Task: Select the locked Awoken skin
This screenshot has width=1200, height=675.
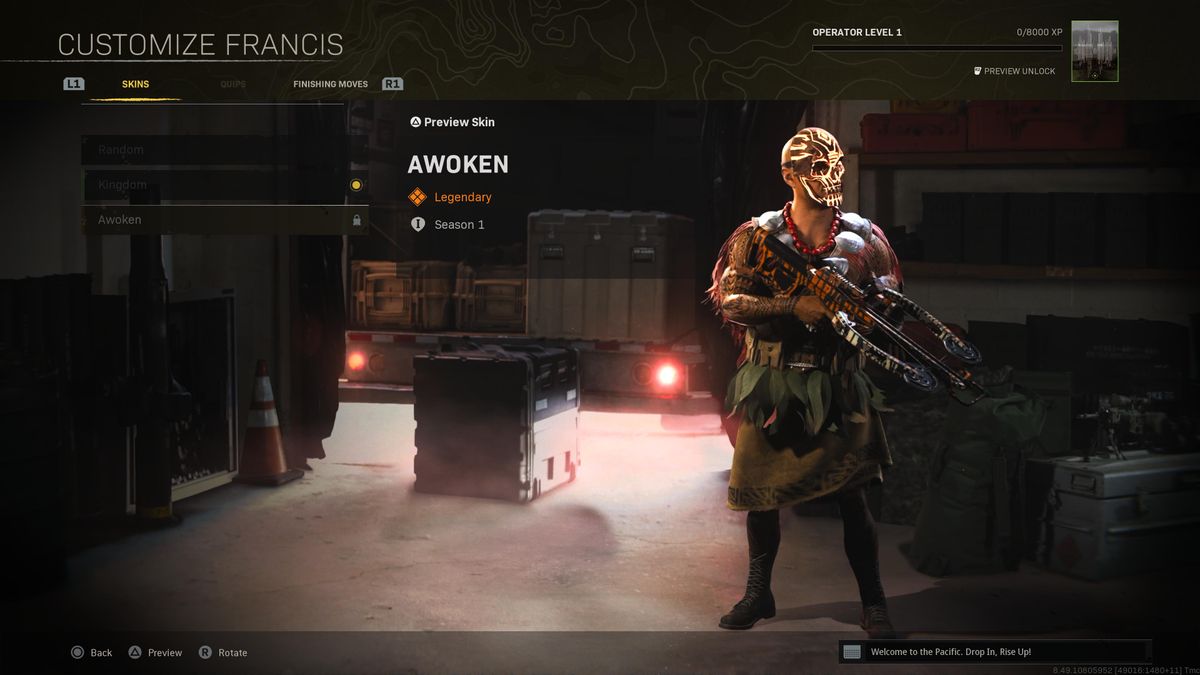Action: pyautogui.click(x=224, y=220)
